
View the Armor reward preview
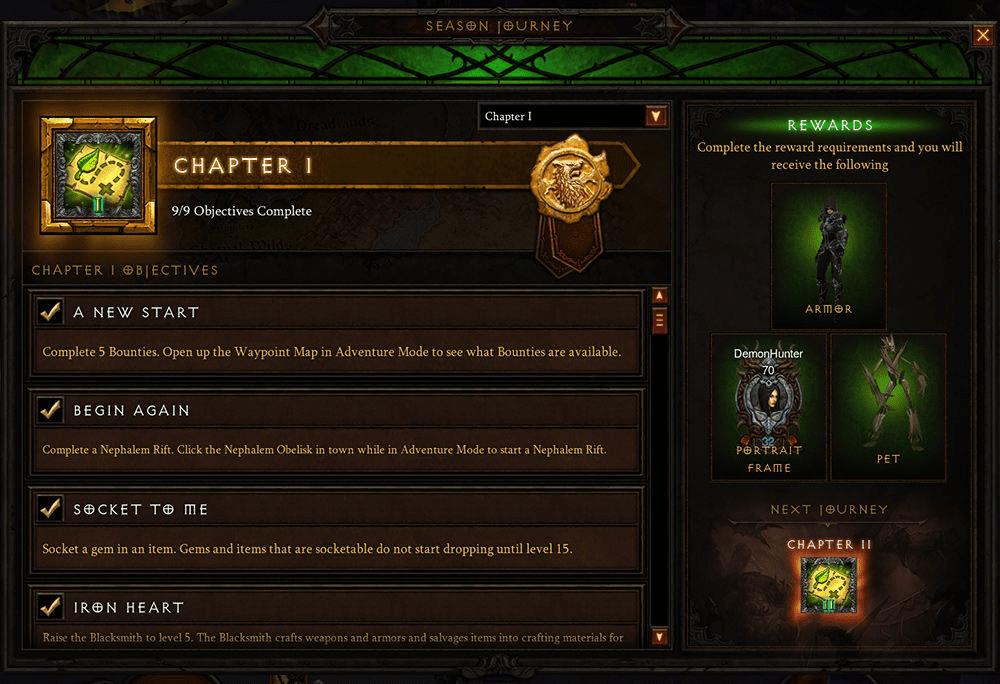tap(829, 255)
